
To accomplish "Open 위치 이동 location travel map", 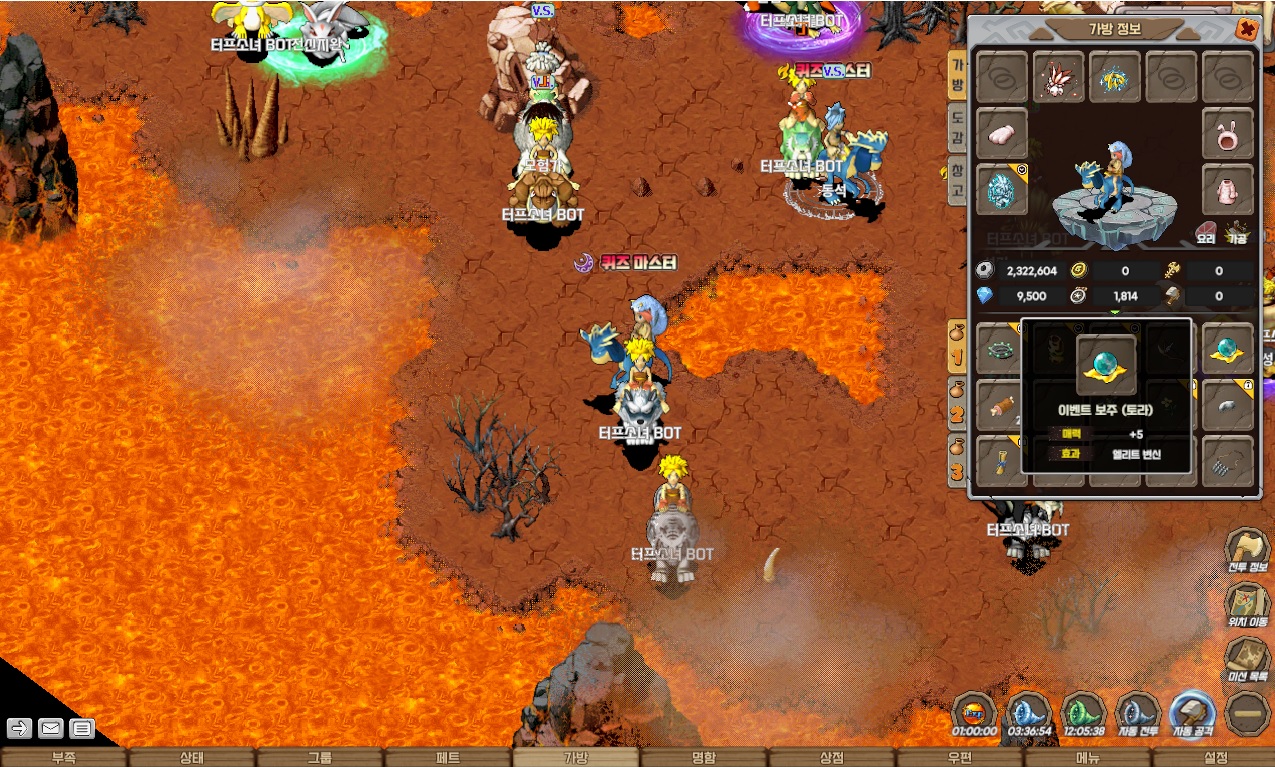I will (x=1248, y=605).
